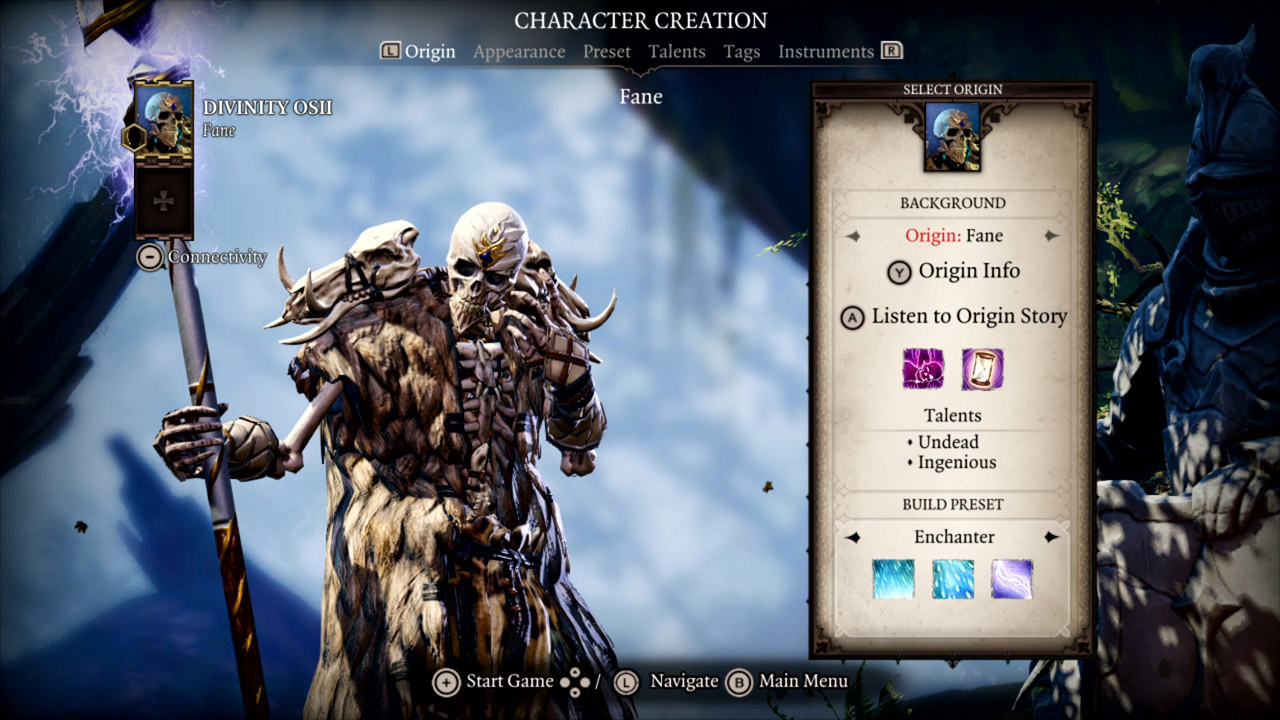Open the Instruments tab
Viewport: 1280px width, 720px height.
point(826,52)
